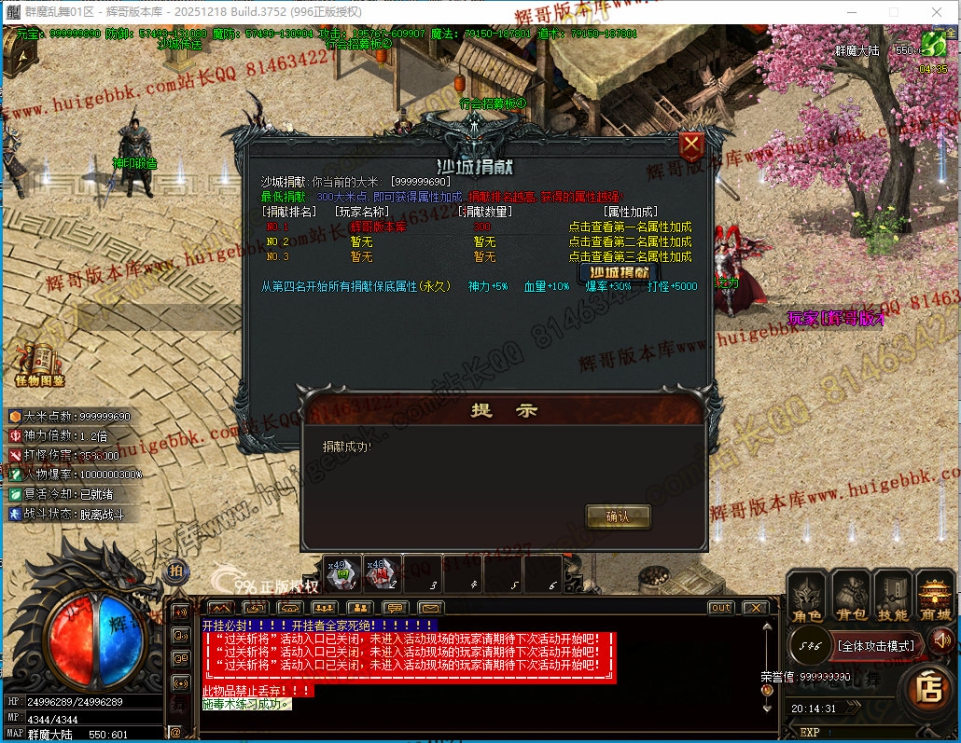Screen dimensions: 961x743
Task: Close the 沙城捐献 panel with the red X
Action: tap(691, 147)
